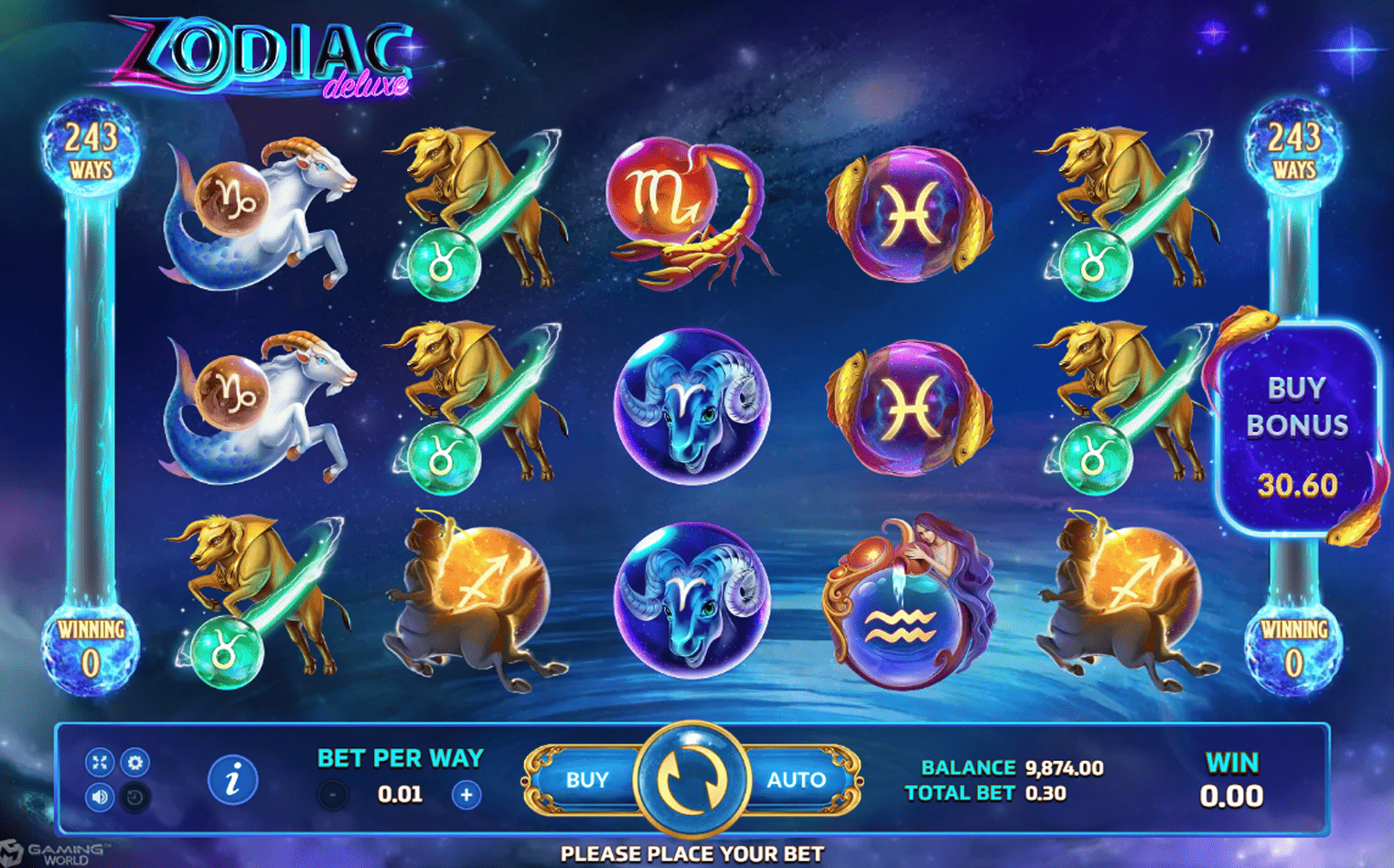The height and width of the screenshot is (868, 1394).
Task: Click the WINNING counter orb on the right
Action: coord(1294,645)
